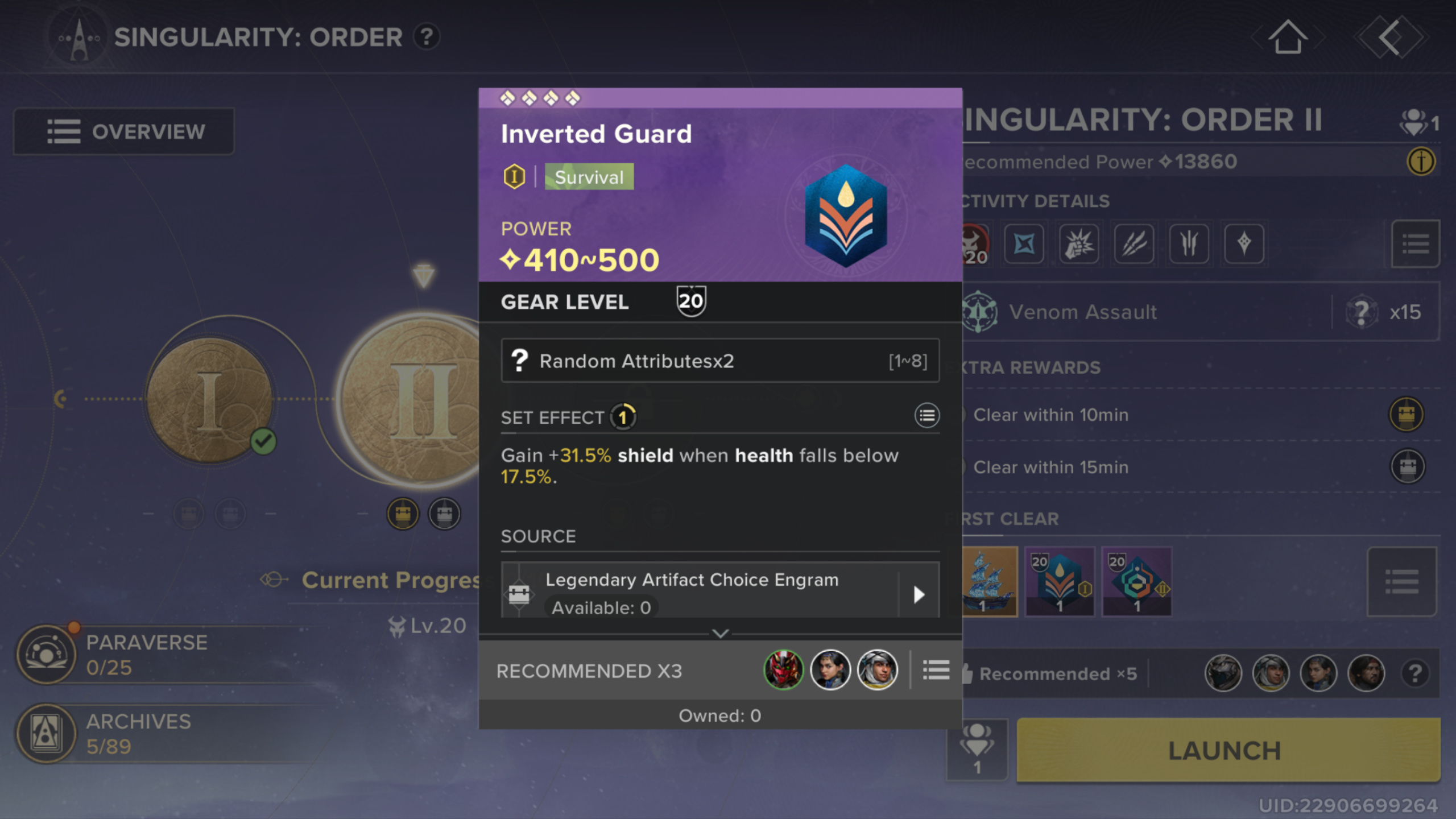
Task: Launch the Singularity: Order II activity
Action: (x=1227, y=750)
